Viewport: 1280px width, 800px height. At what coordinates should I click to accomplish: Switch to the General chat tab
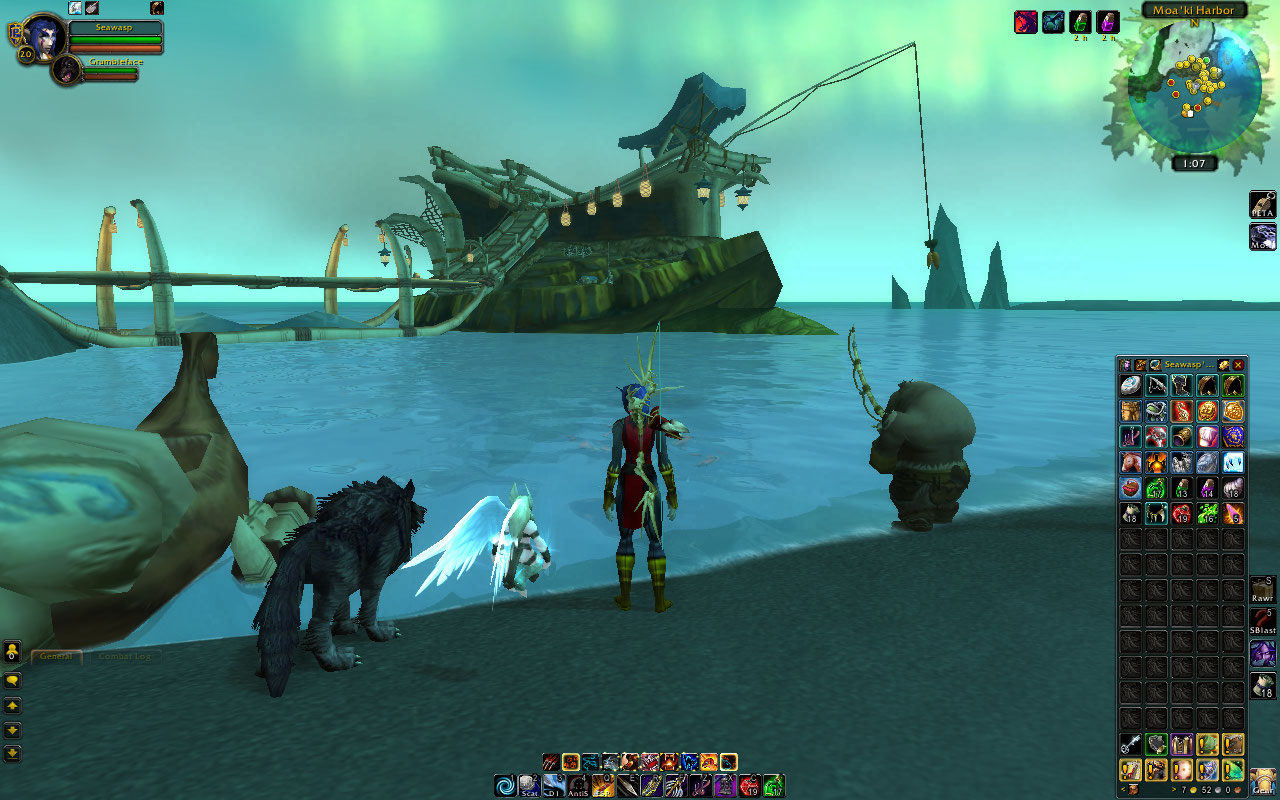(56, 656)
